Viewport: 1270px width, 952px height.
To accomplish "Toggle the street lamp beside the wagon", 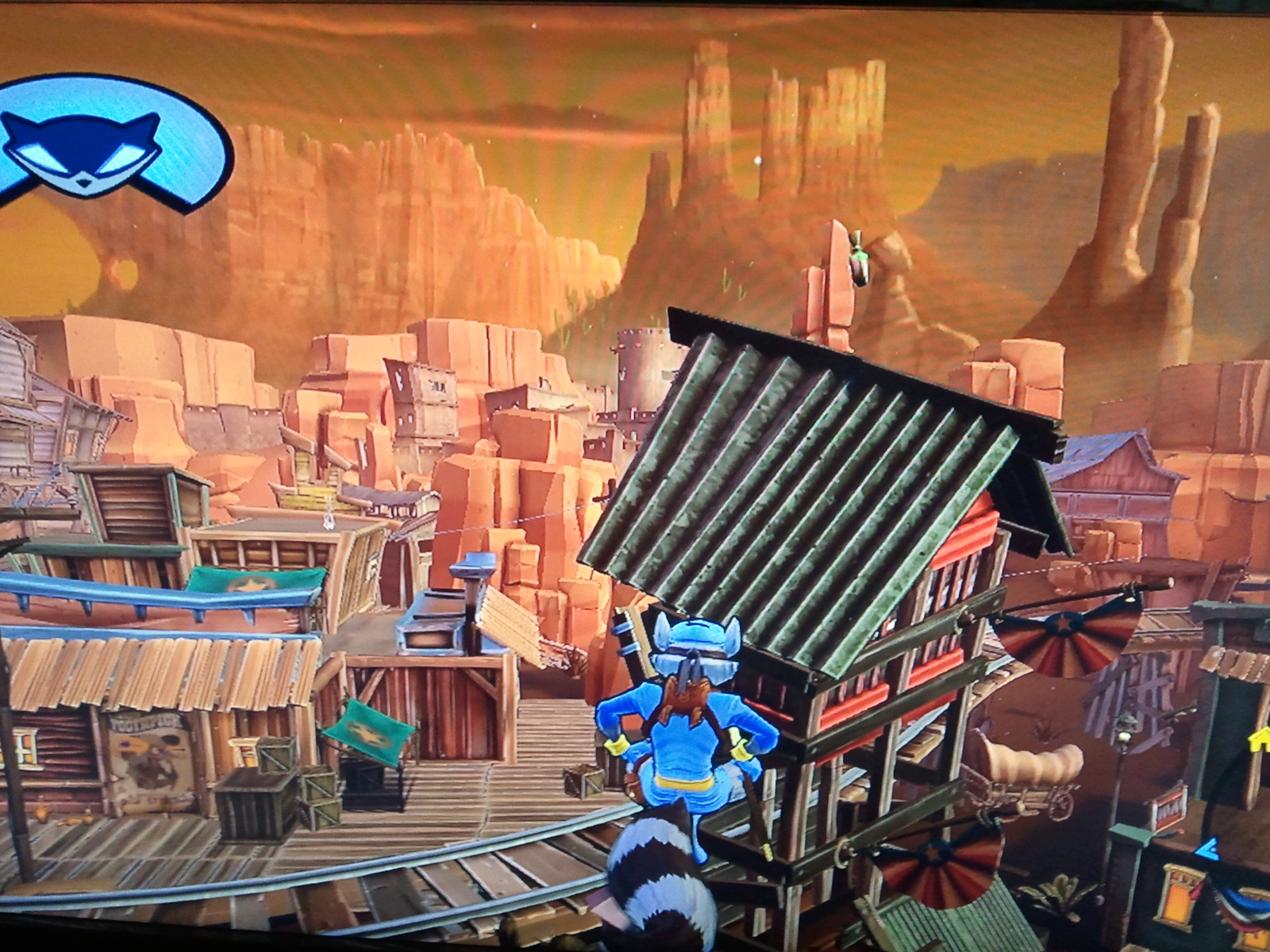I will click(x=1122, y=737).
